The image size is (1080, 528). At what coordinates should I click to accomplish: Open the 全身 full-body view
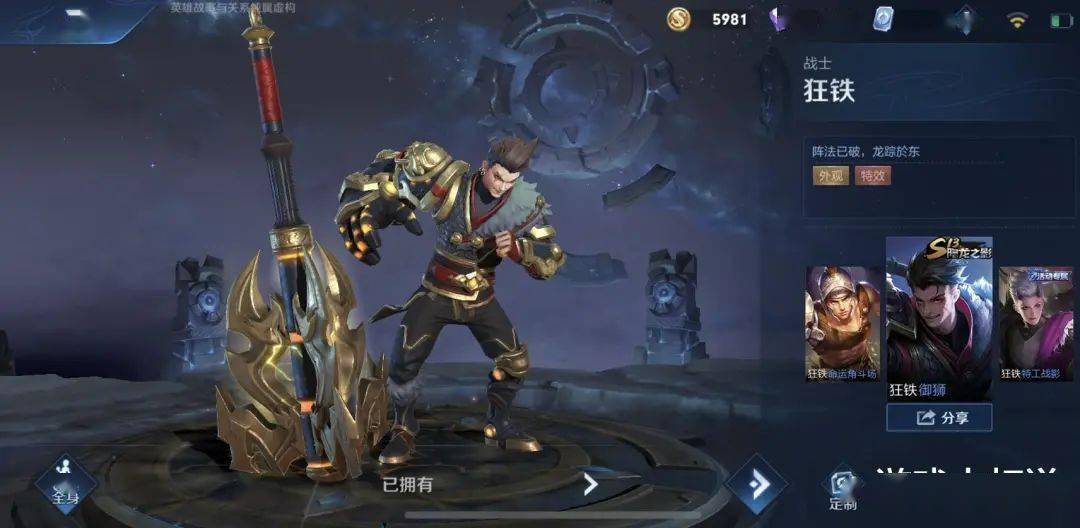pyautogui.click(x=66, y=482)
